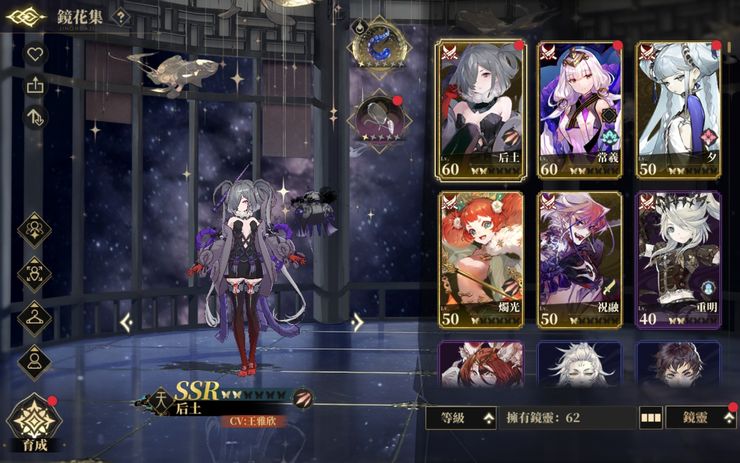Click the up-down arrows swap icon

[35, 118]
